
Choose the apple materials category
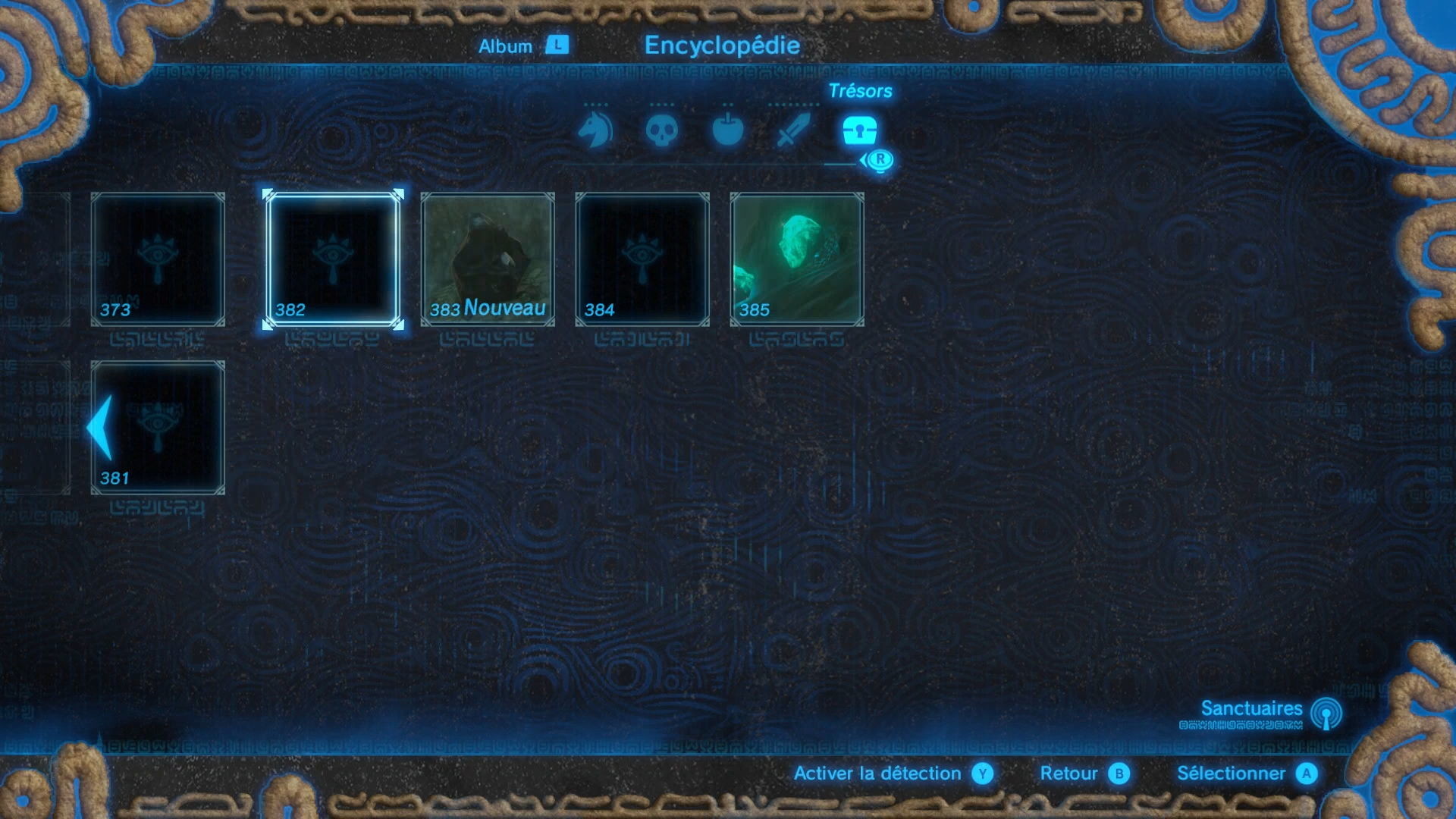pos(727,130)
